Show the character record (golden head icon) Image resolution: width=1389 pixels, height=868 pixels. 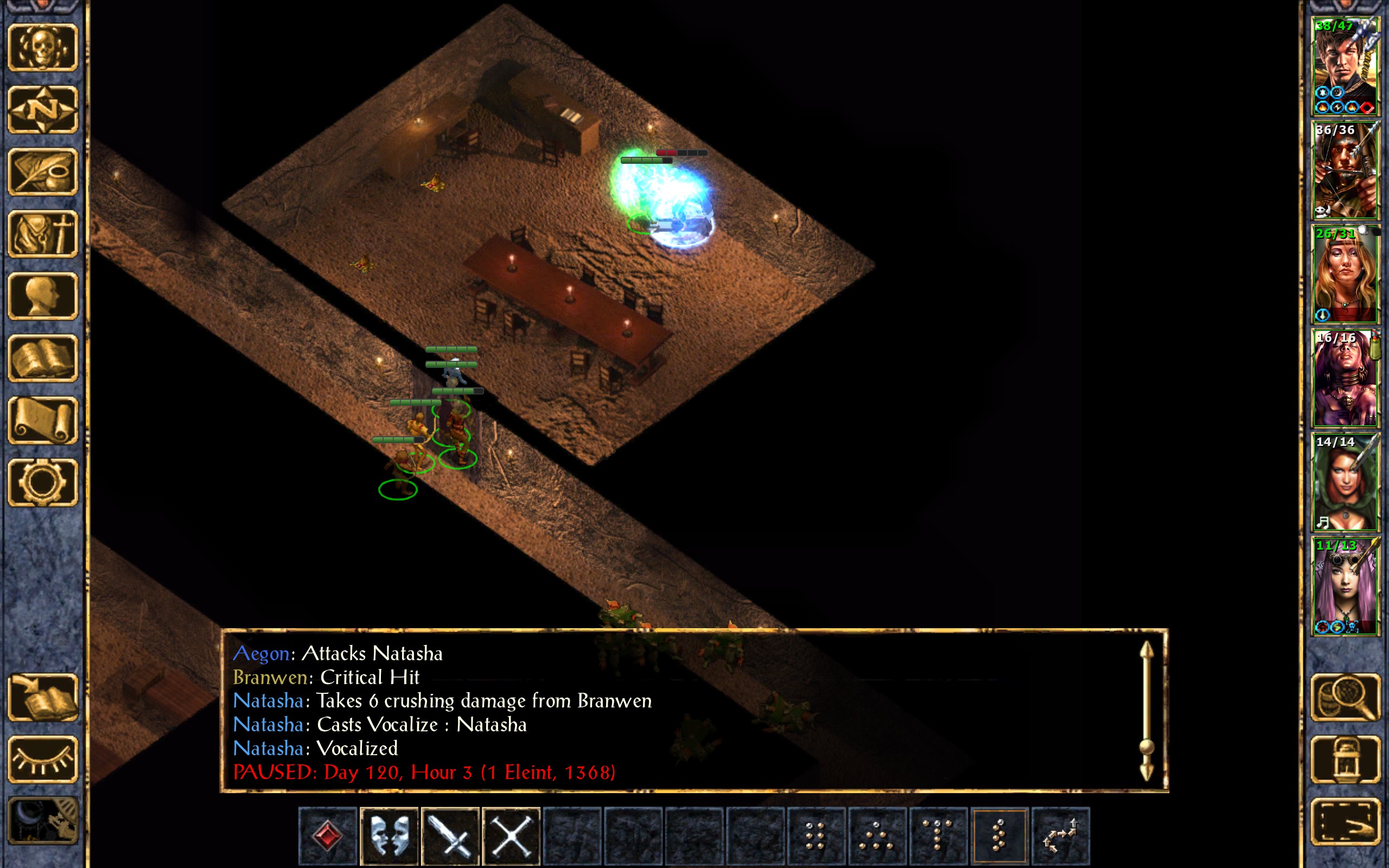43,296
